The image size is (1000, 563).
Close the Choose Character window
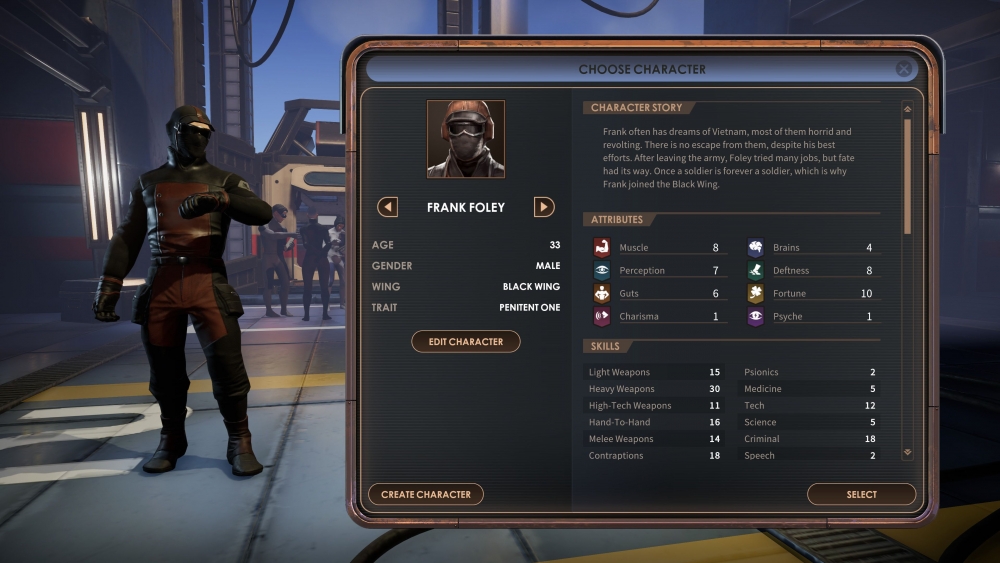tap(904, 69)
